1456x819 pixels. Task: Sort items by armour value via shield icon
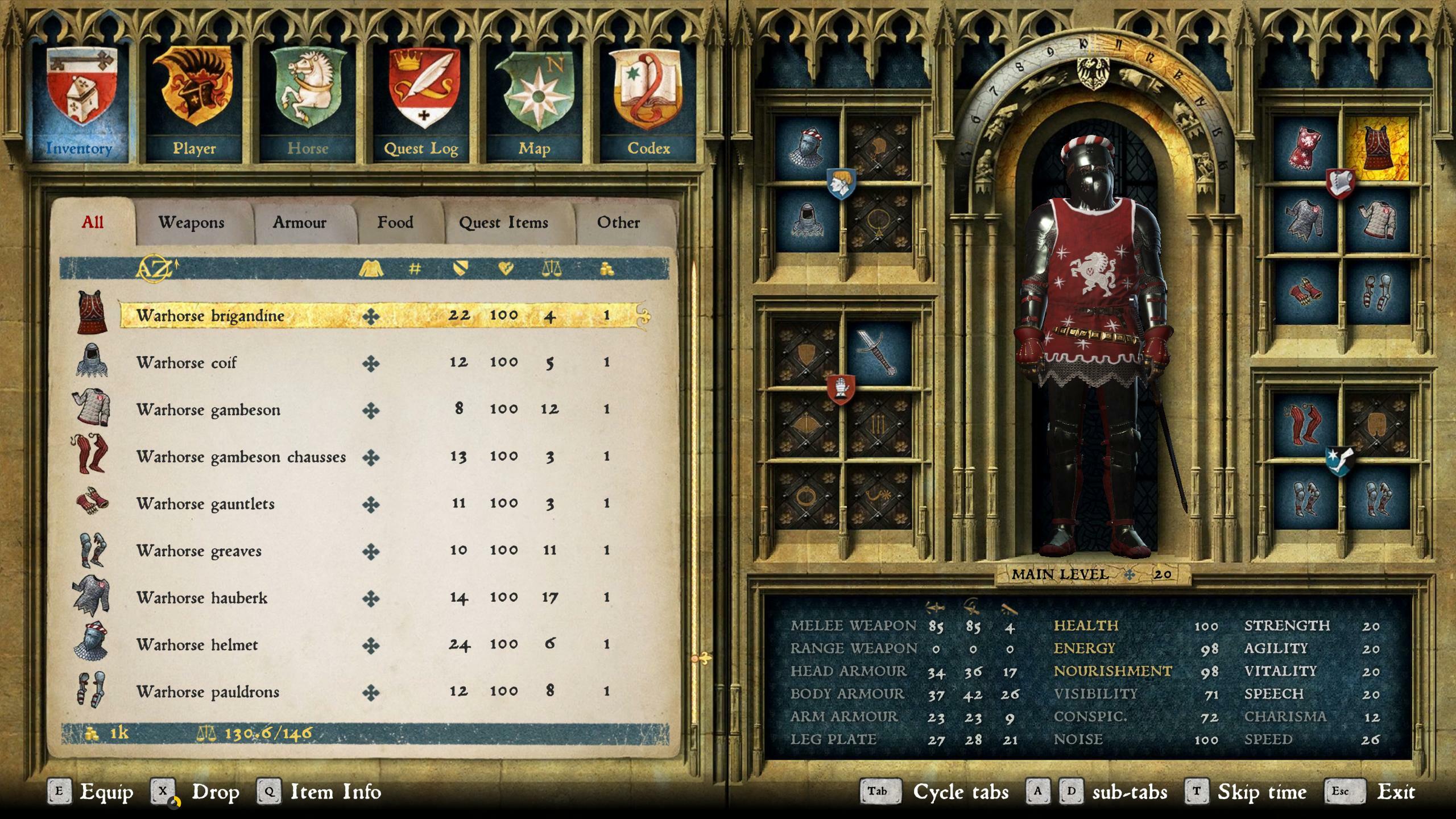pos(460,269)
